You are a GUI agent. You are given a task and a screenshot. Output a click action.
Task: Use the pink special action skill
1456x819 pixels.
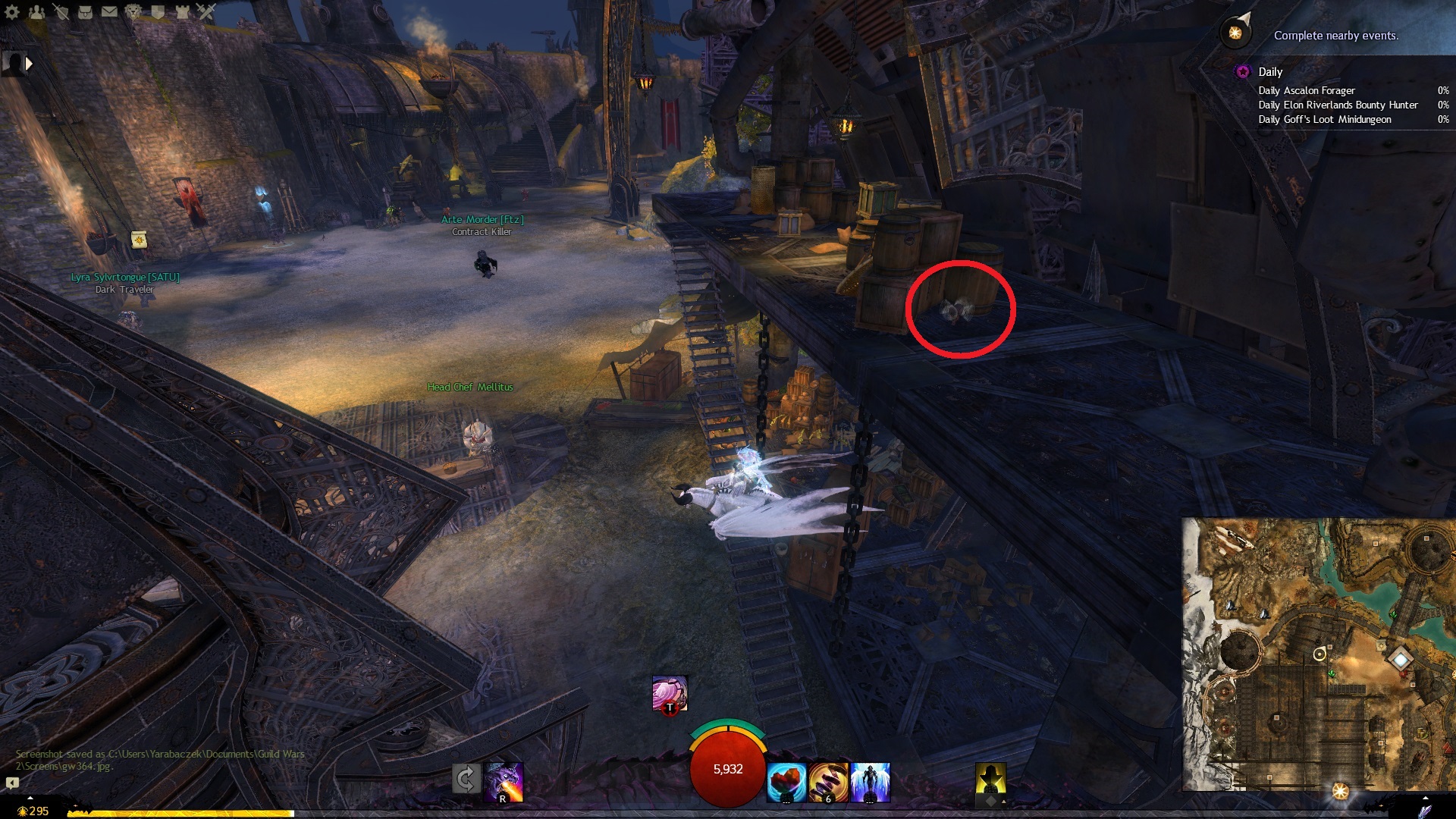(670, 693)
